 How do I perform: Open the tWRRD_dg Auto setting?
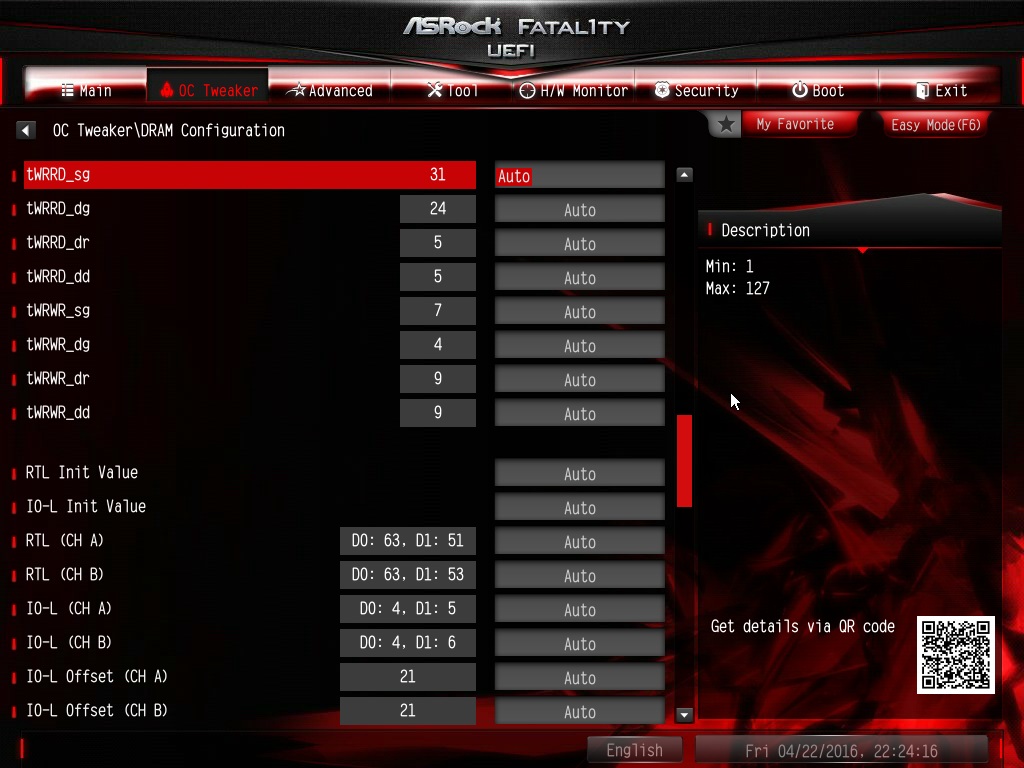579,209
